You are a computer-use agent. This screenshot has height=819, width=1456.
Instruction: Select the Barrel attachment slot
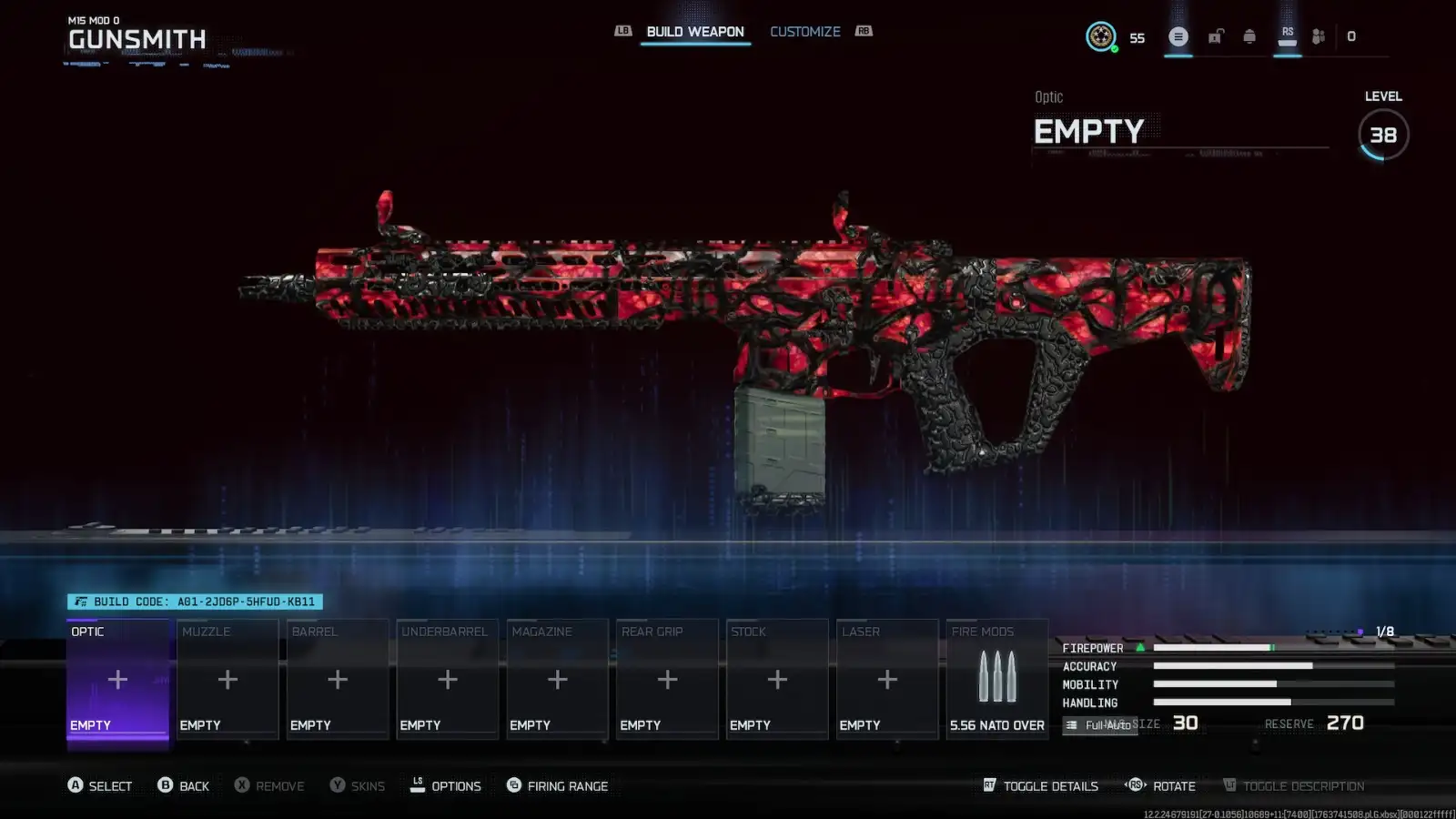coord(338,680)
